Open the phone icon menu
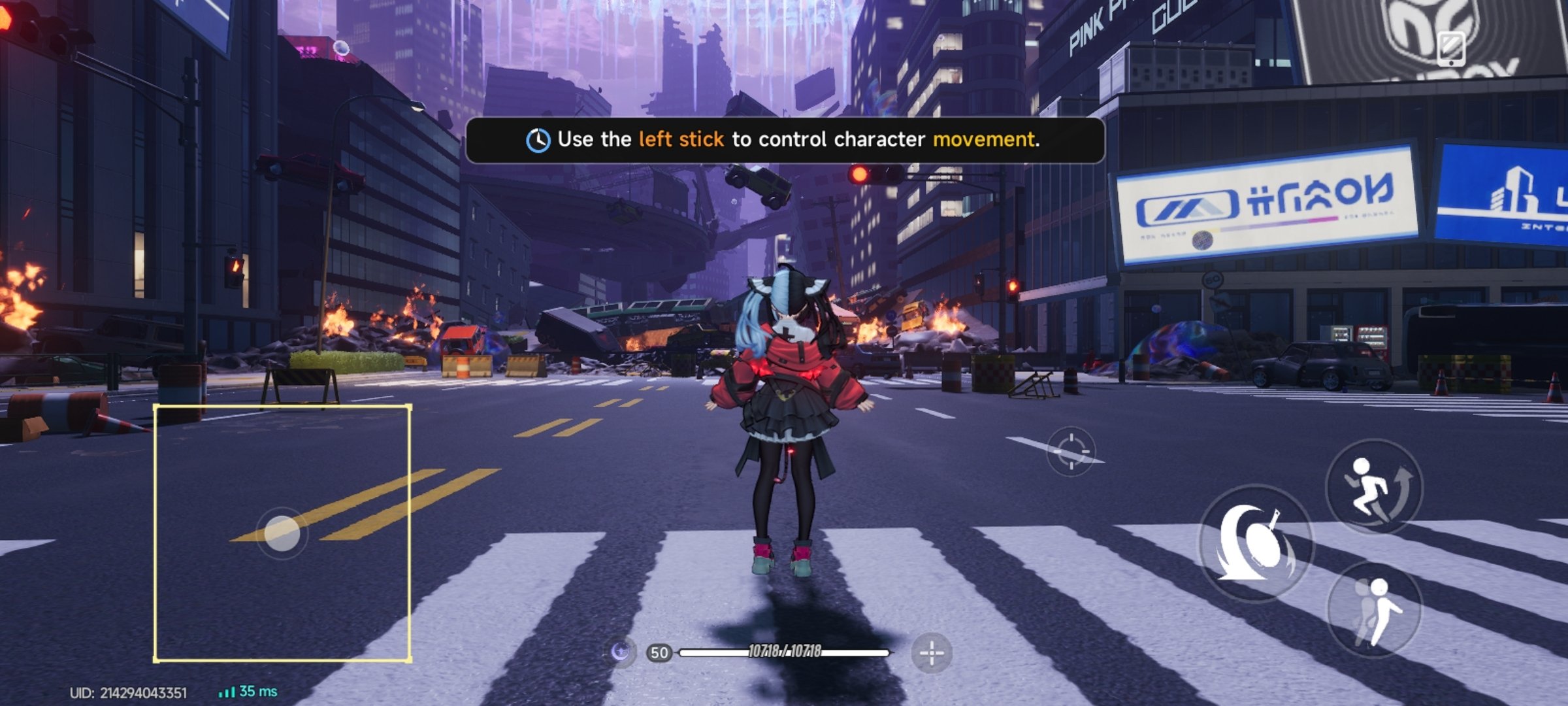 tap(1450, 48)
